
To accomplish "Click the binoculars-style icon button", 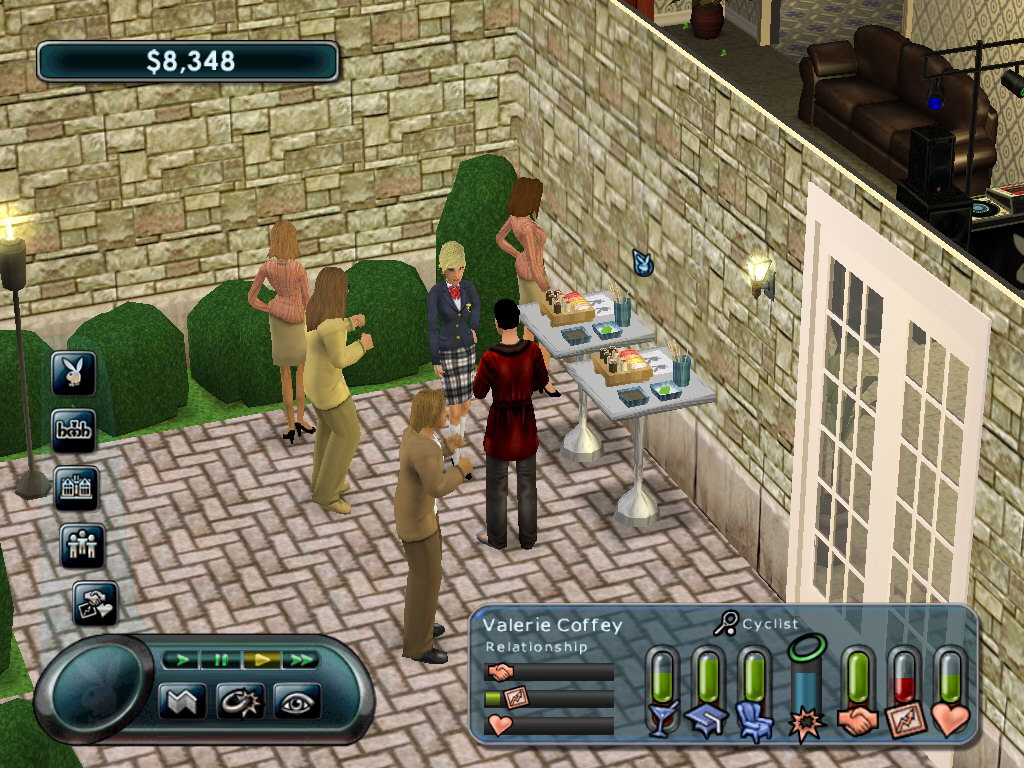I will pos(74,431).
